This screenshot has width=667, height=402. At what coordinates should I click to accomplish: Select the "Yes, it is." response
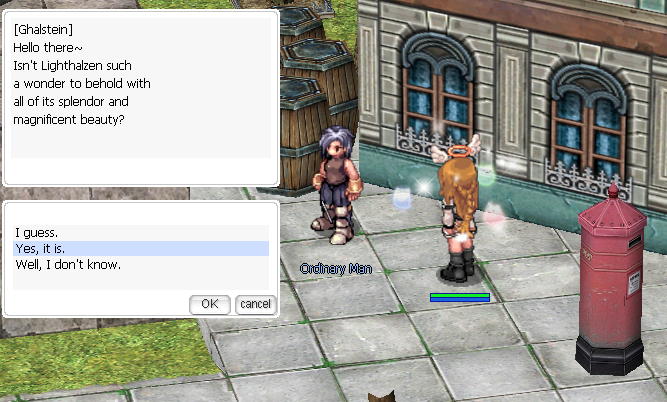point(42,248)
